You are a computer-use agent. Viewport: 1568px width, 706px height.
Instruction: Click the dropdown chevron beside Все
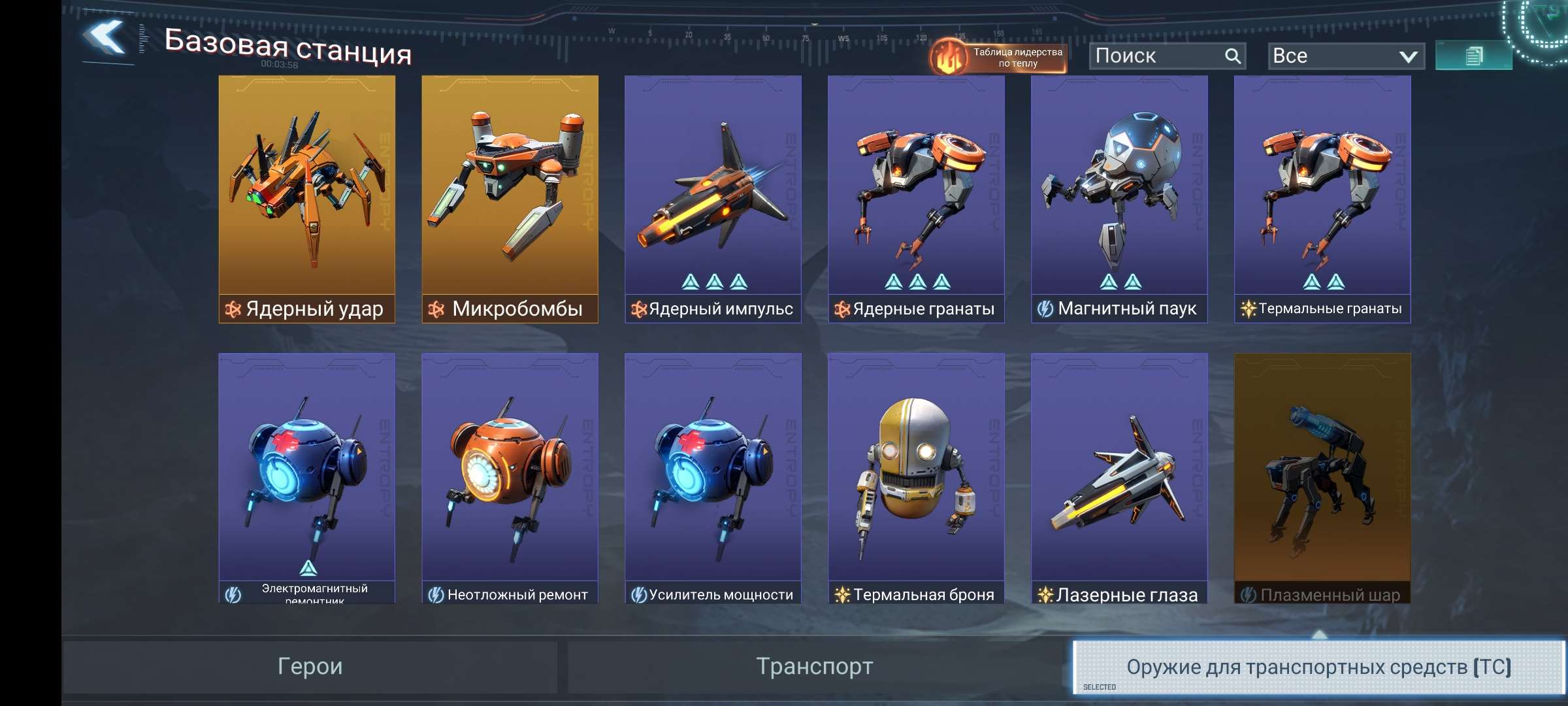[x=1408, y=56]
